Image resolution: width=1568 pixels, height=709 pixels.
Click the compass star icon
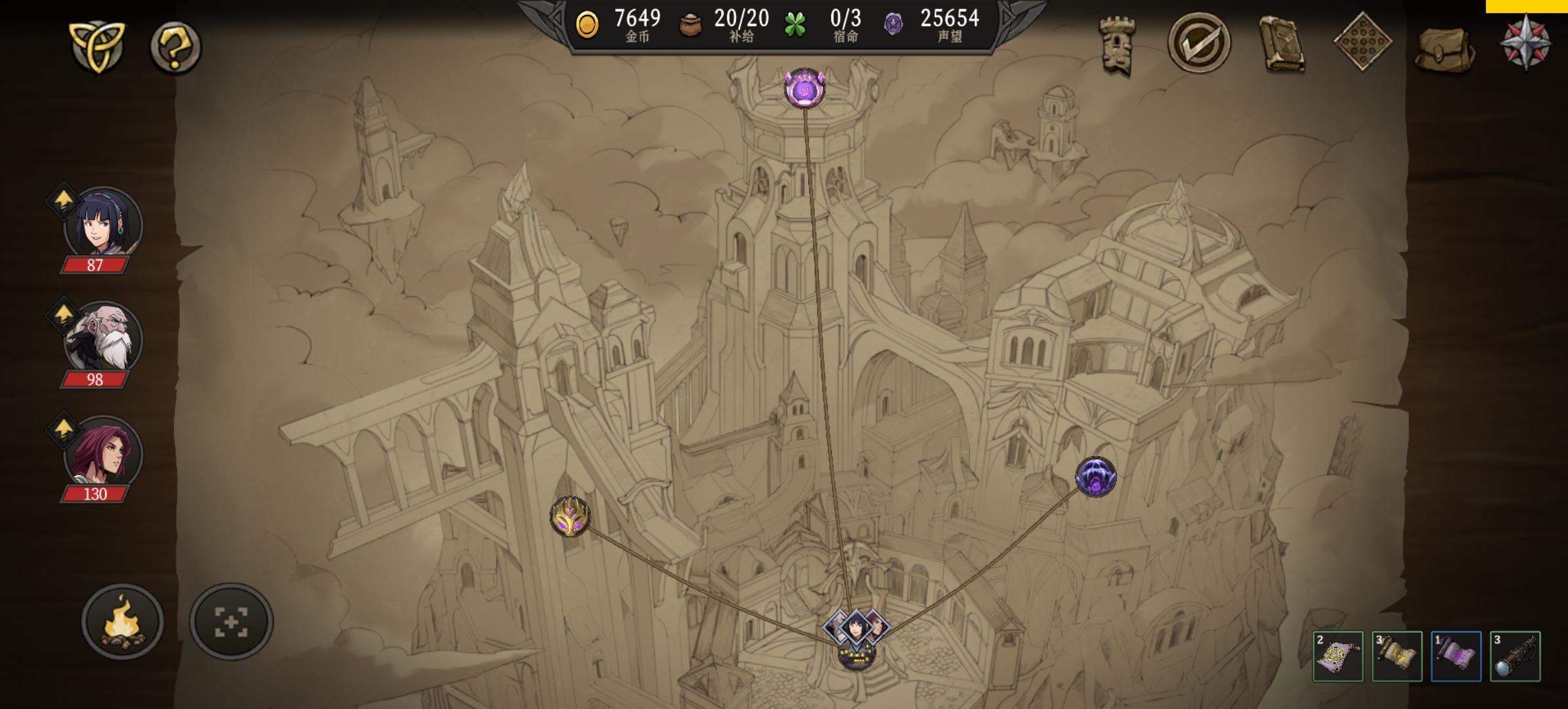[x=1525, y=42]
